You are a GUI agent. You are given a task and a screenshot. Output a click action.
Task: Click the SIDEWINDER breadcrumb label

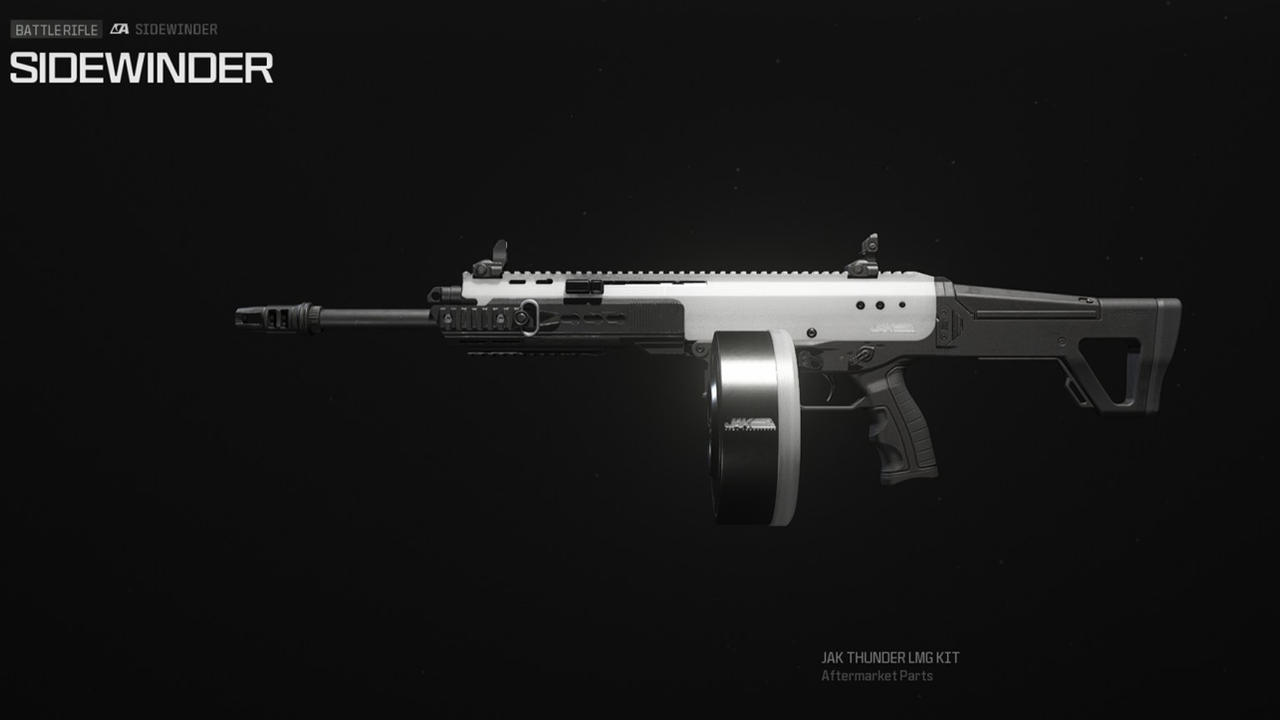[181, 29]
